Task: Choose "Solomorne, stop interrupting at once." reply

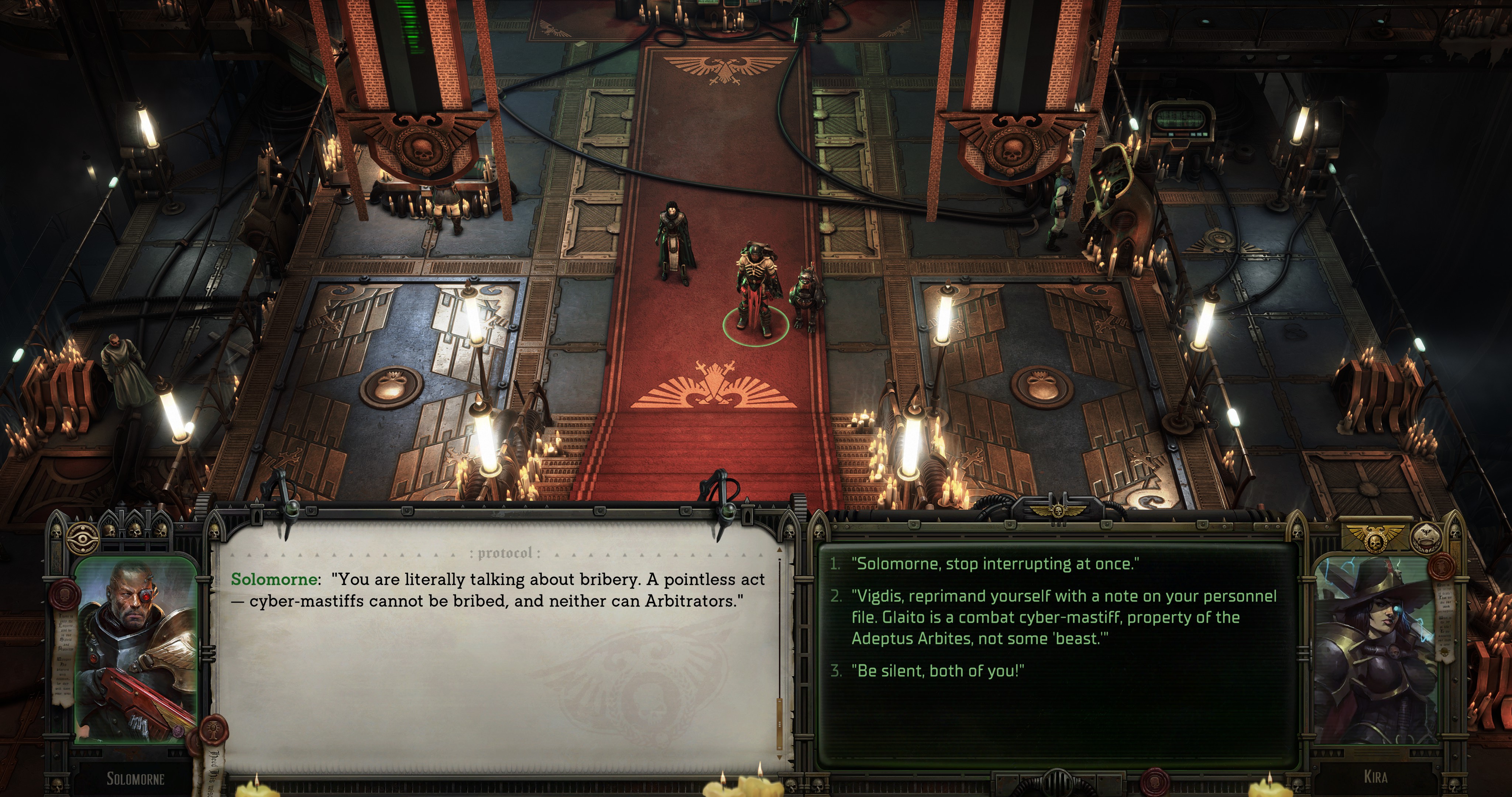Action: click(995, 564)
